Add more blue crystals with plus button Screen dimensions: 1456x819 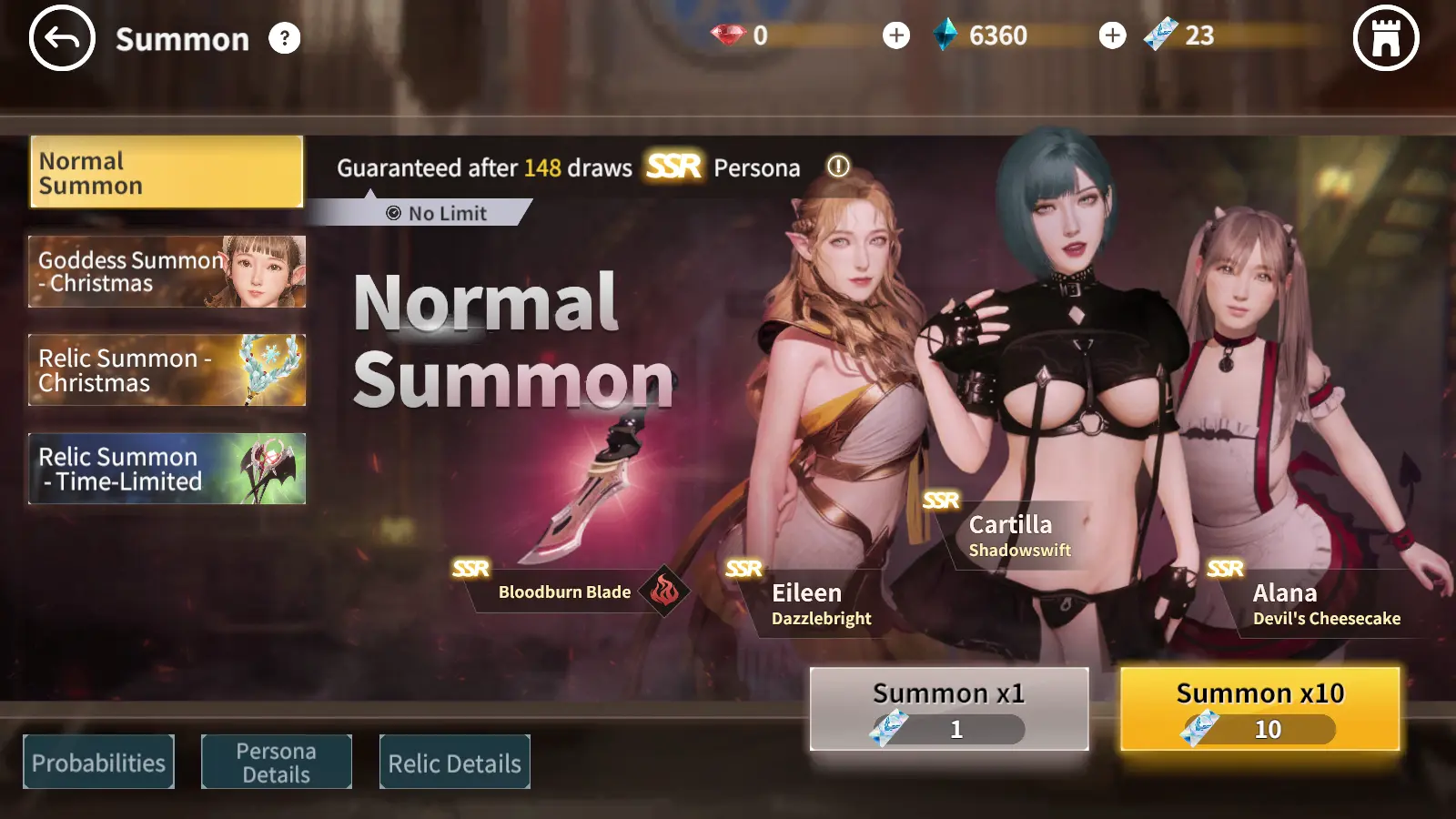click(1111, 35)
